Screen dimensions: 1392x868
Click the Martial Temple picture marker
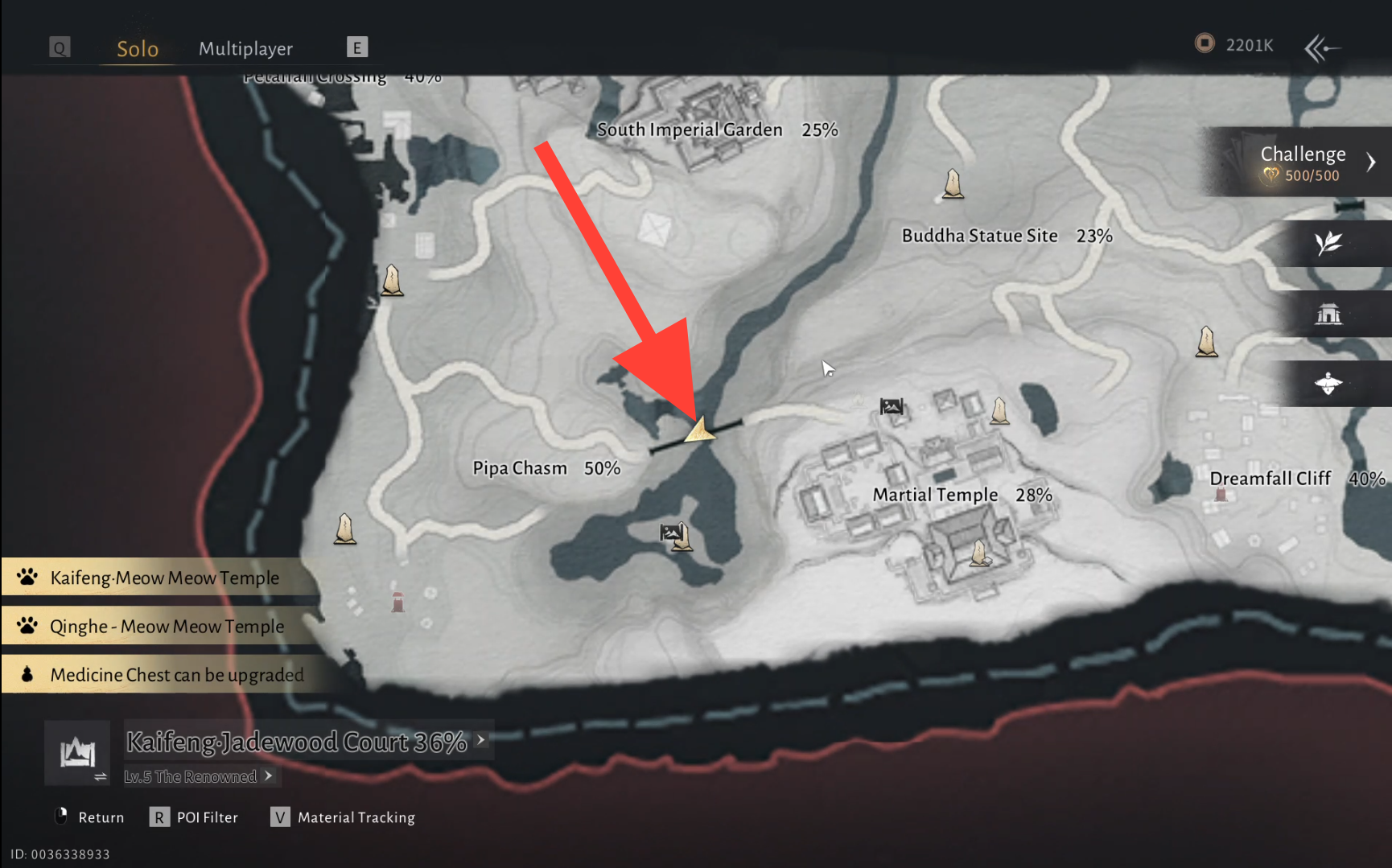tap(892, 407)
